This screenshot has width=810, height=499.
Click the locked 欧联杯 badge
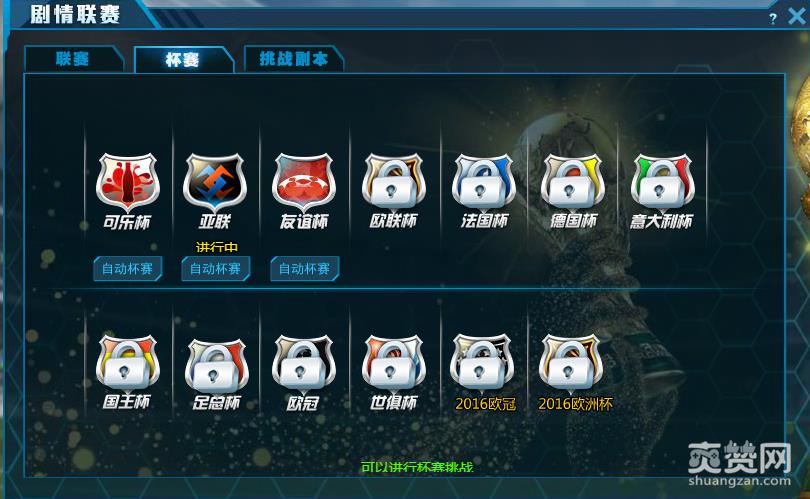(x=394, y=182)
